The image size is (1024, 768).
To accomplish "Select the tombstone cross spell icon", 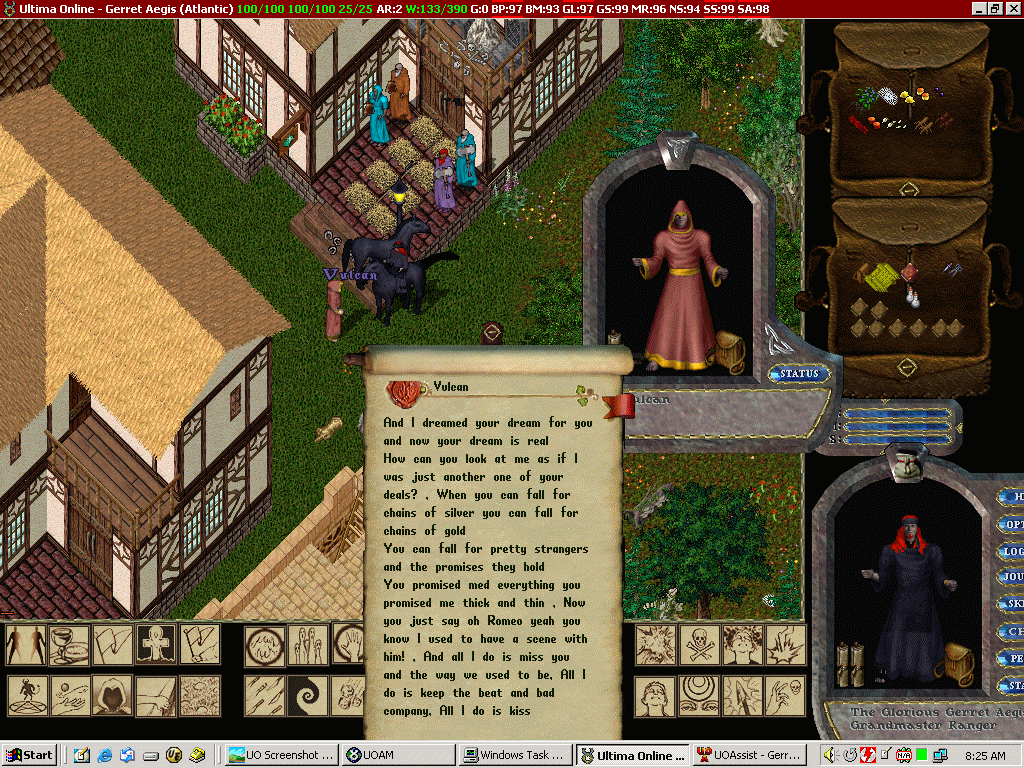I will coord(156,645).
